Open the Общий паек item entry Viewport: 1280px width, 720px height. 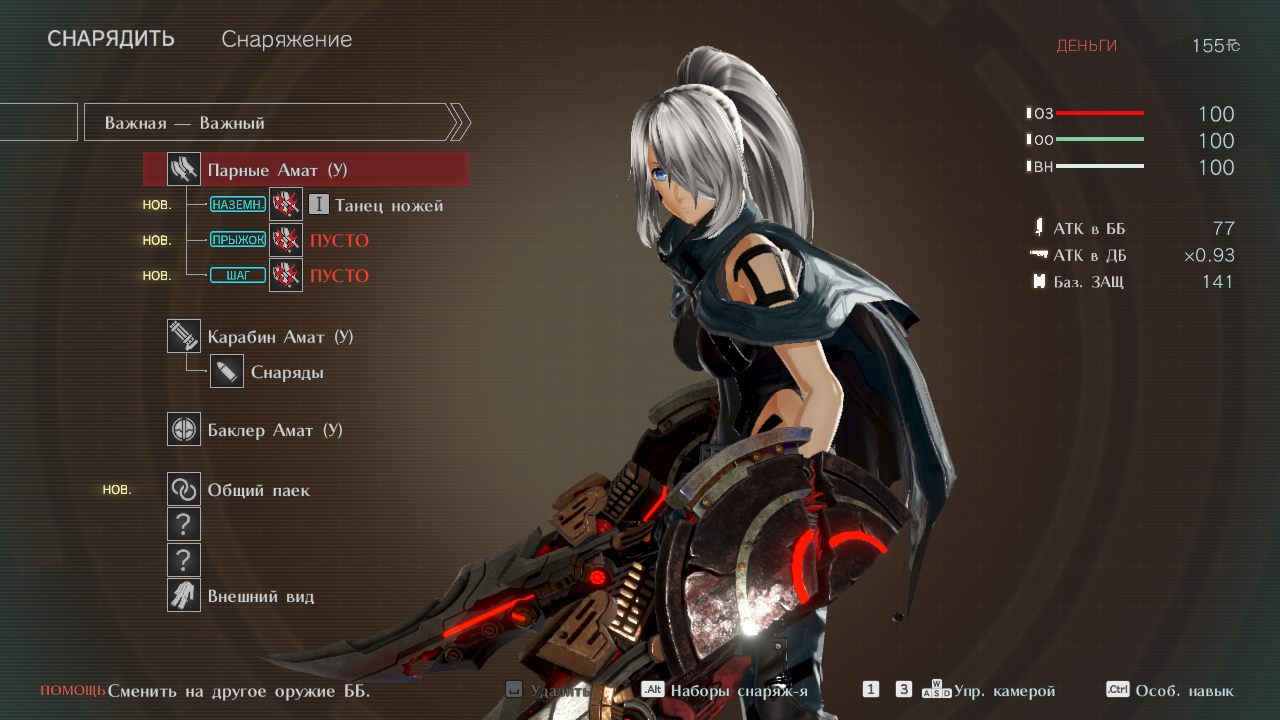coord(258,490)
